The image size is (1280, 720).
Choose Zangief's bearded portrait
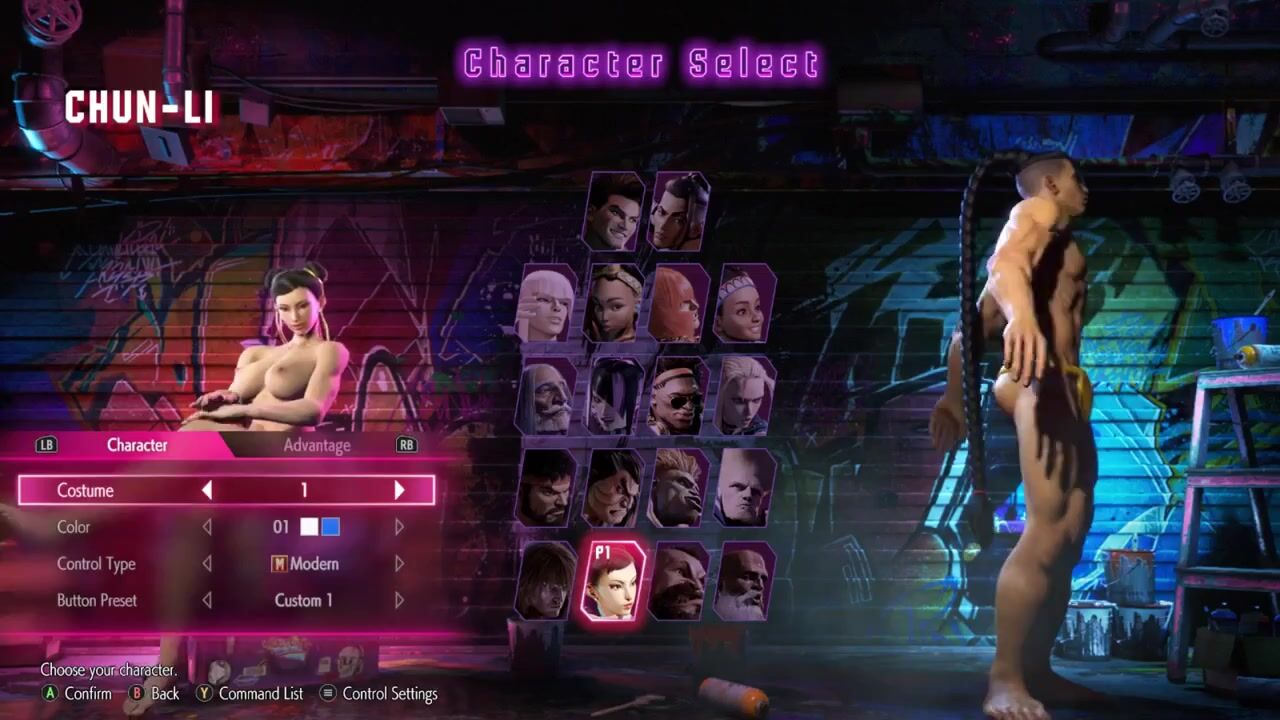click(x=679, y=581)
